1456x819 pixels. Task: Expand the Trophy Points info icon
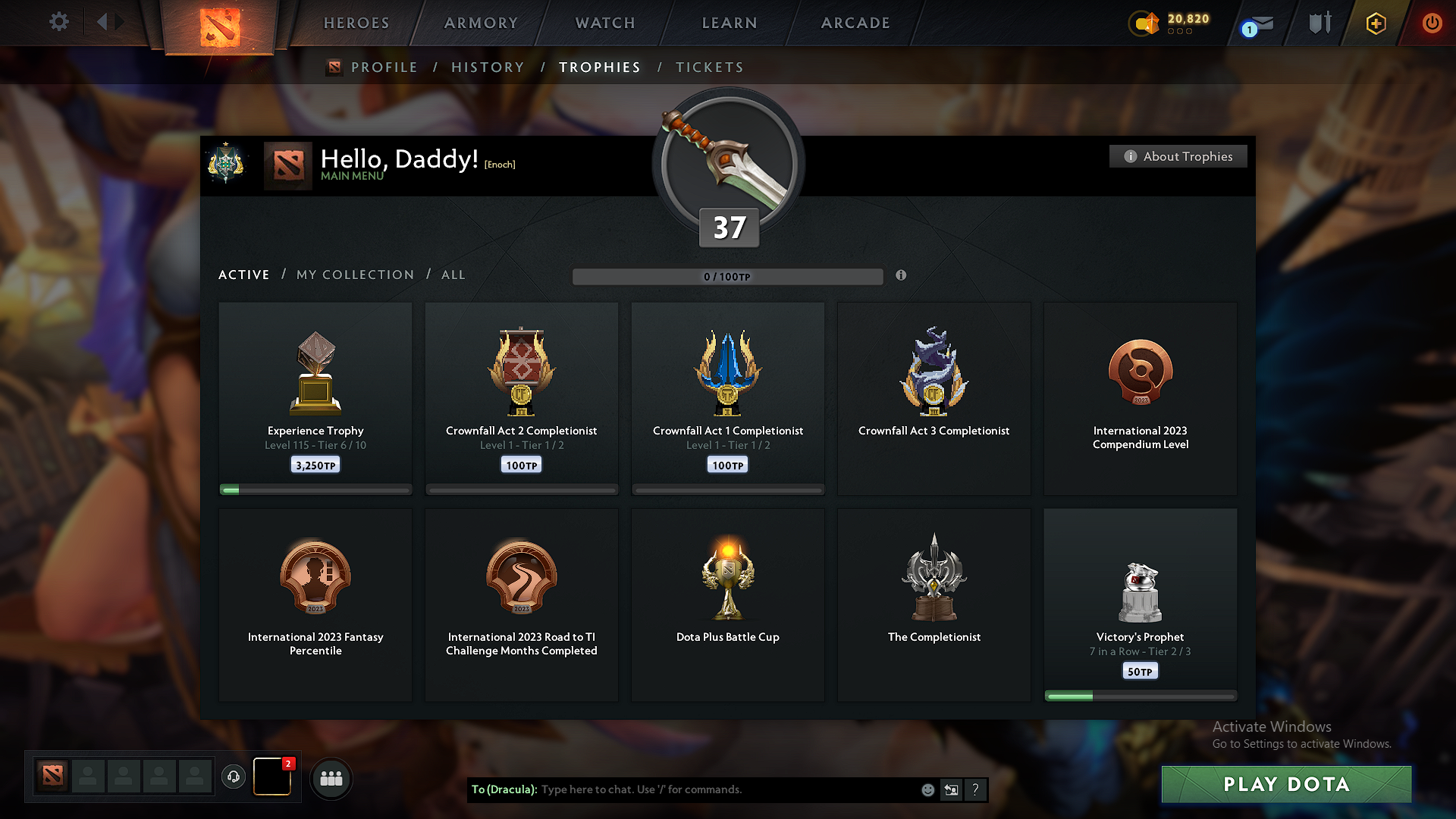902,276
